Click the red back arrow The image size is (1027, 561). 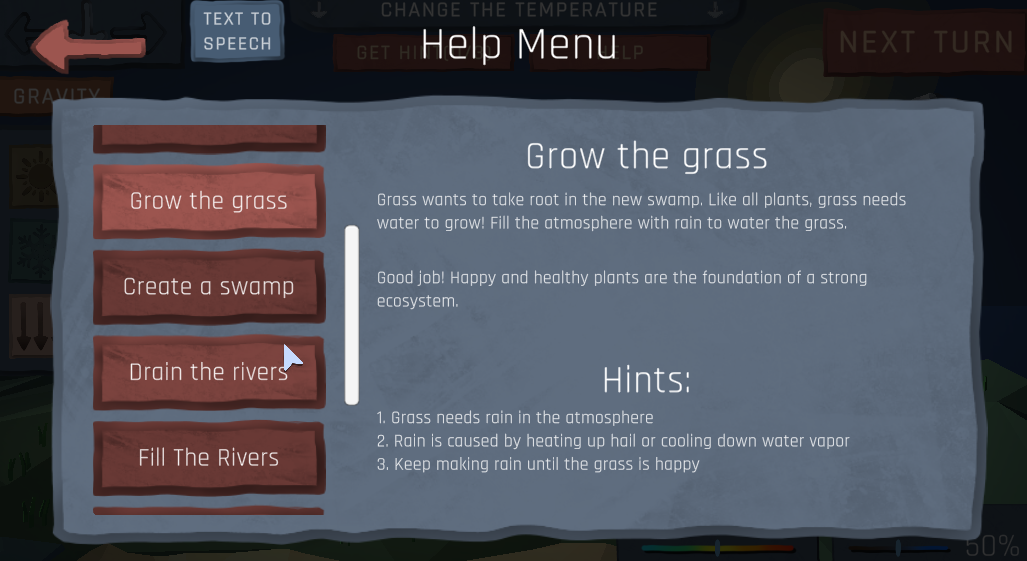pyautogui.click(x=88, y=46)
